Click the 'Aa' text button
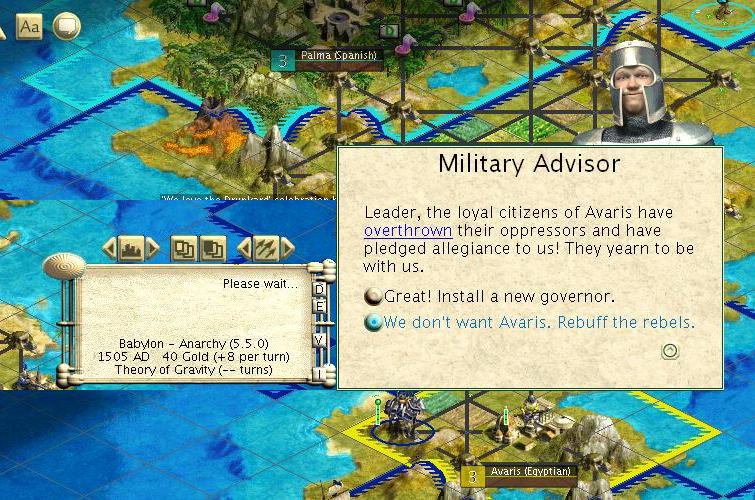This screenshot has height=500, width=755. click(30, 27)
